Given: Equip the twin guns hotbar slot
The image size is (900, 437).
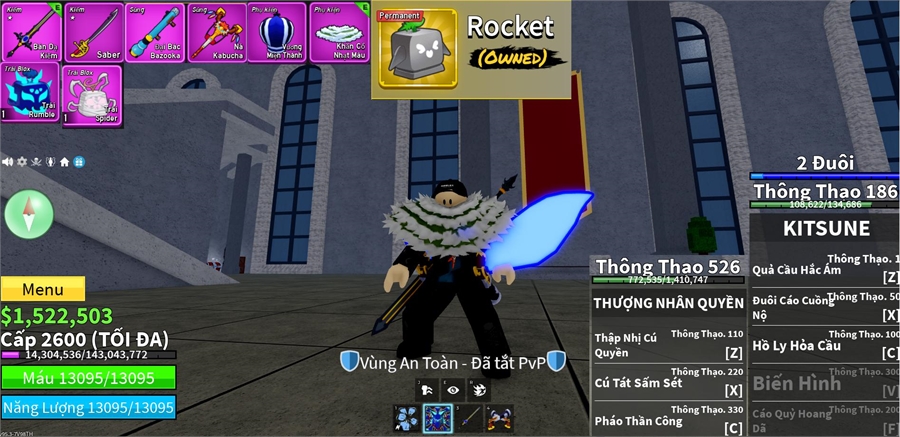Looking at the screenshot, I should tap(499, 418).
